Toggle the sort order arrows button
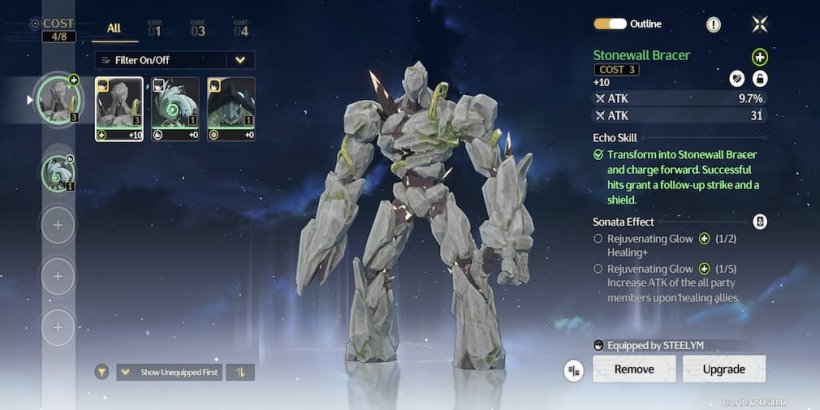The image size is (820, 410). [x=241, y=372]
